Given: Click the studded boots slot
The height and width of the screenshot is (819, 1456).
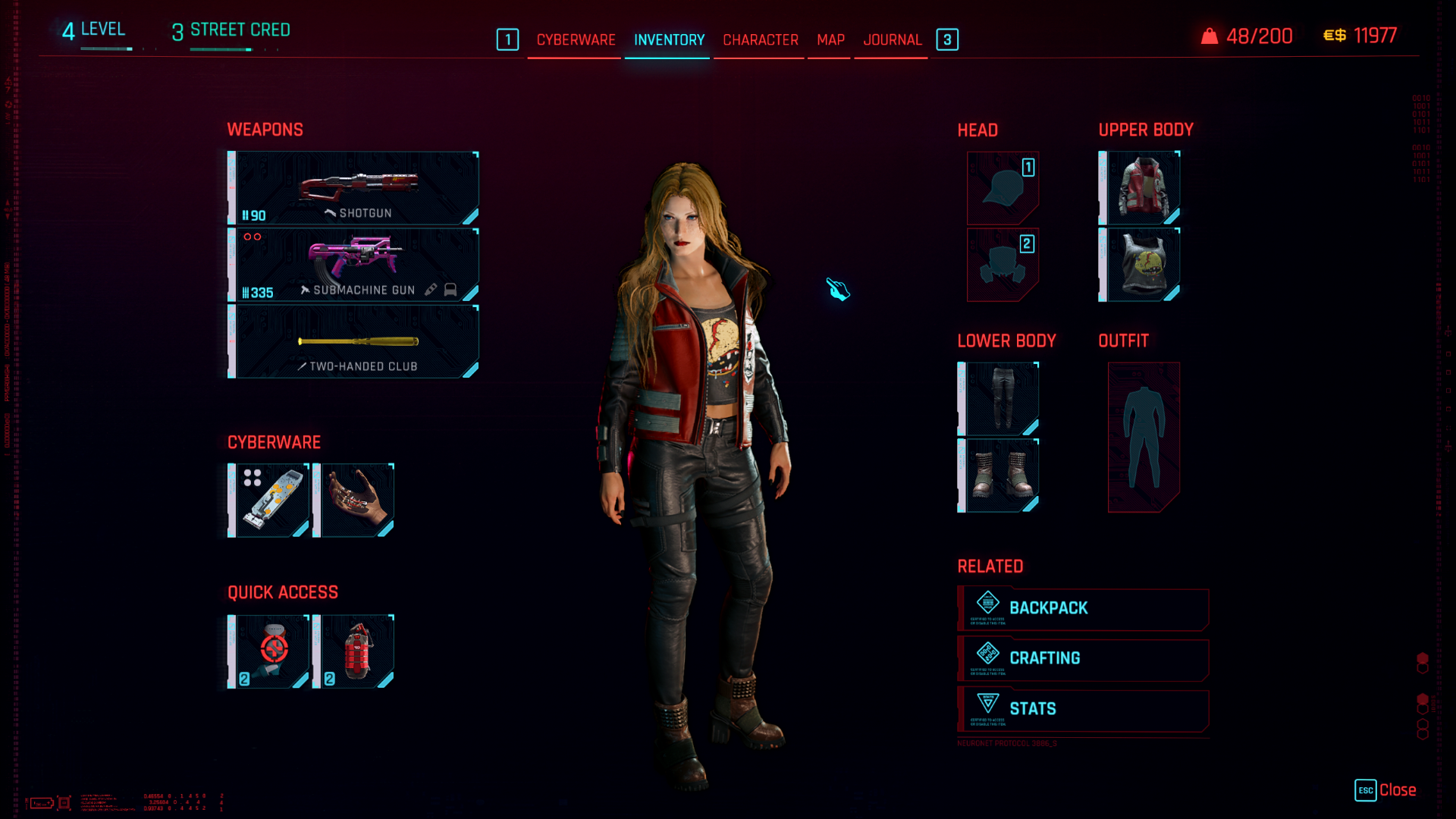Looking at the screenshot, I should click(999, 475).
